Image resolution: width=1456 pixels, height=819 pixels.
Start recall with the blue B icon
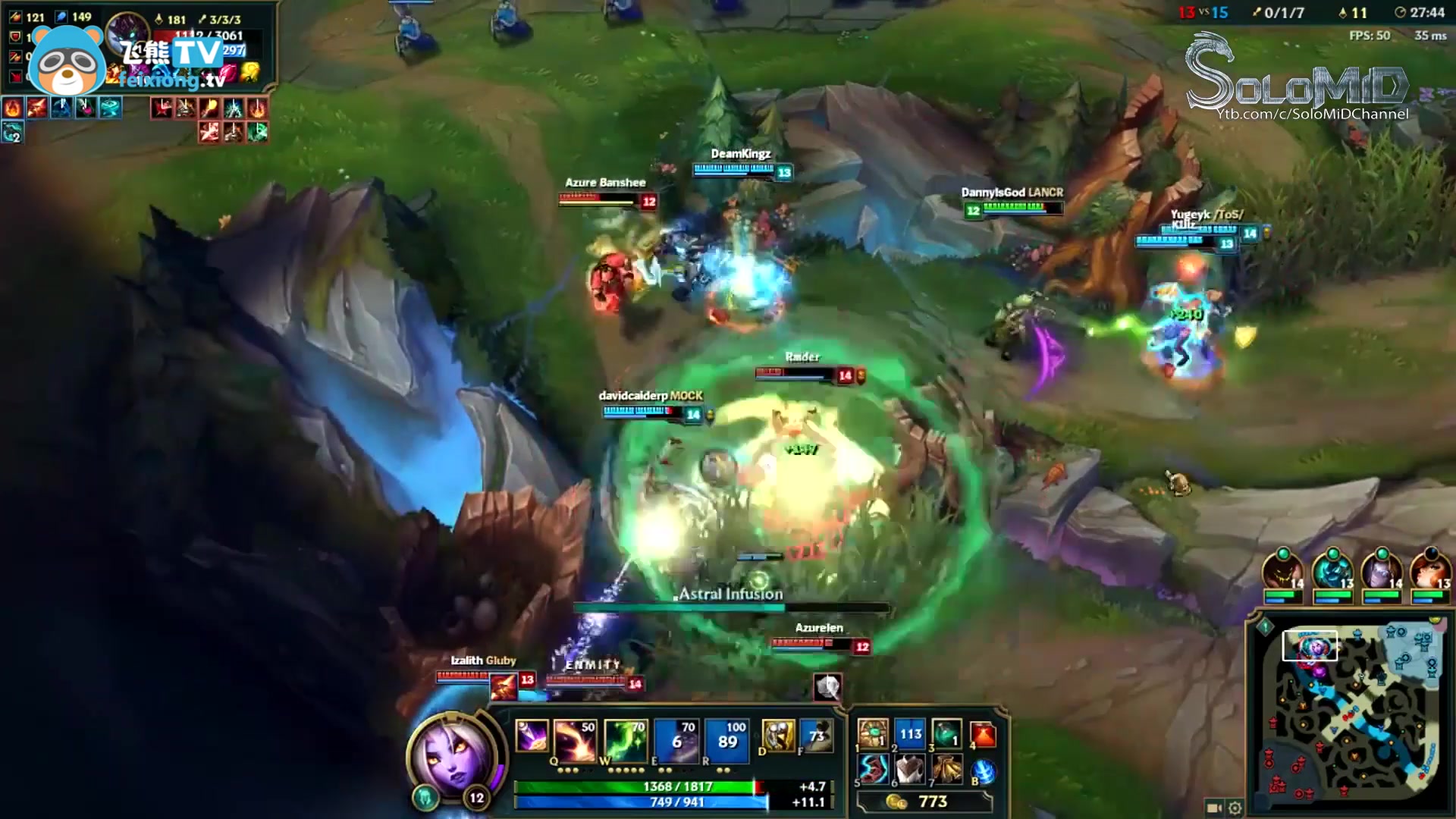(x=983, y=772)
